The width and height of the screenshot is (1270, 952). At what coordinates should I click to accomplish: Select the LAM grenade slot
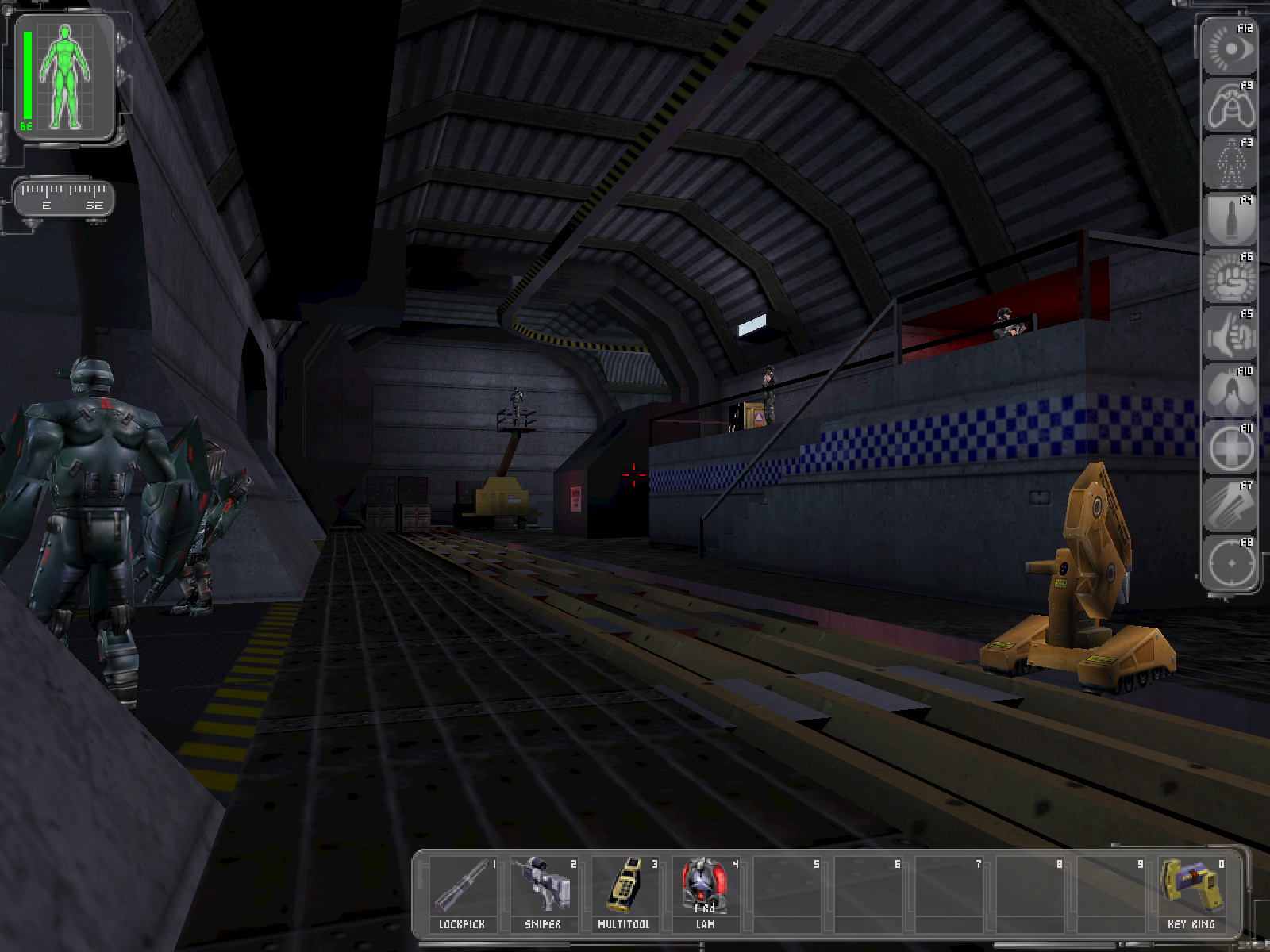[x=705, y=892]
